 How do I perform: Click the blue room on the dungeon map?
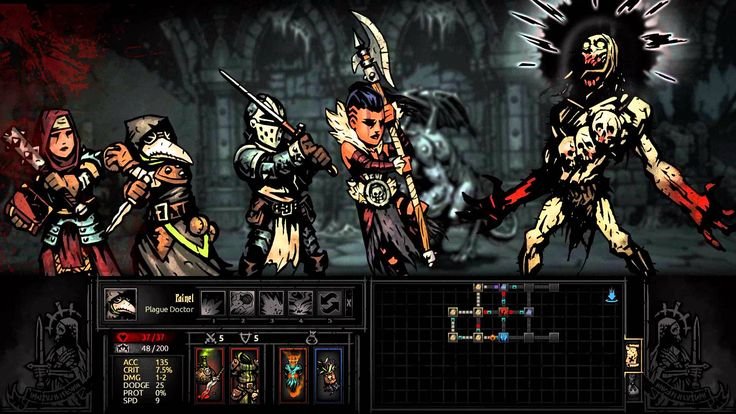(x=505, y=337)
